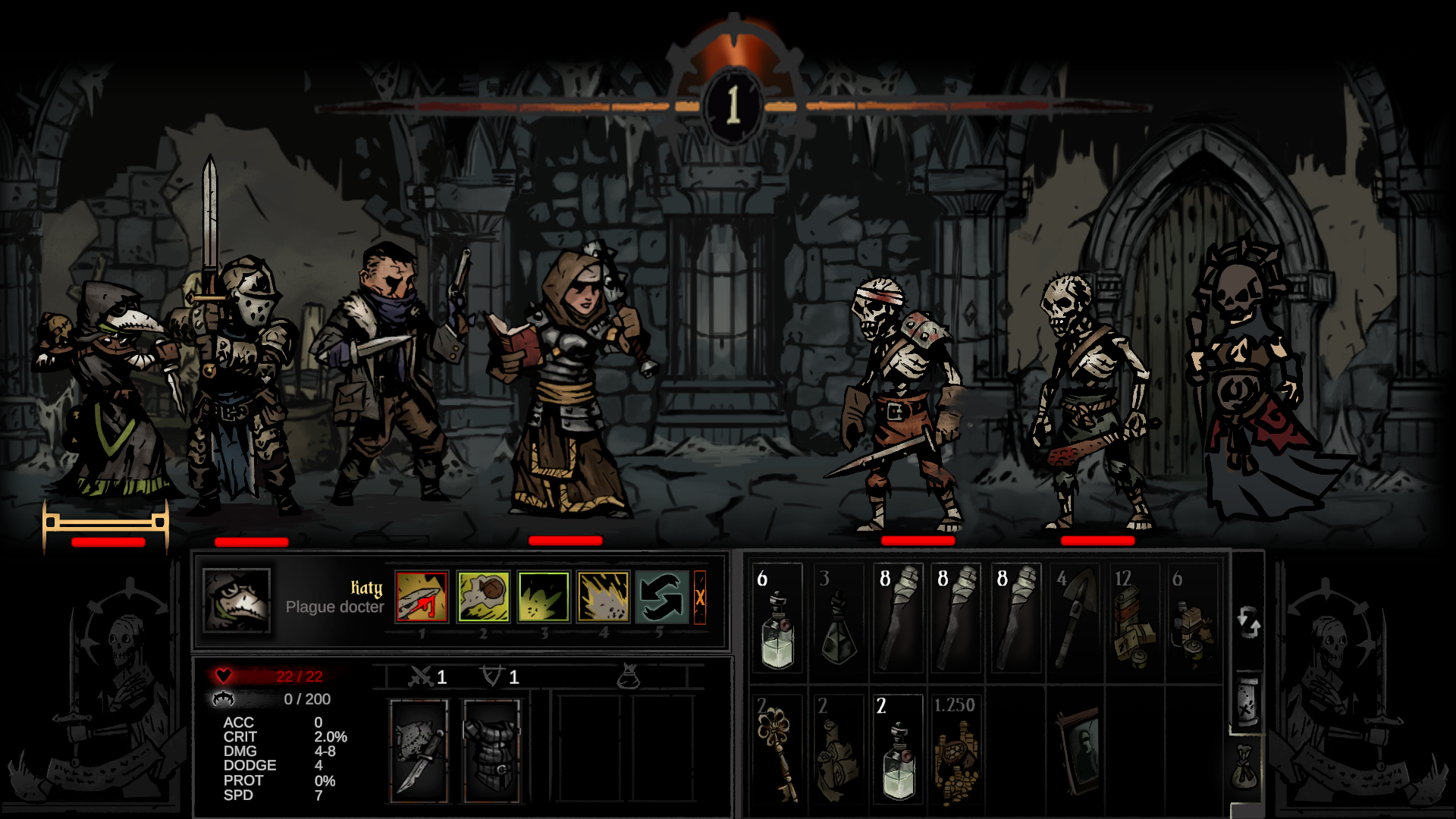Pick the dark flask stack of 3
This screenshot has height=819, width=1456.
(x=838, y=619)
